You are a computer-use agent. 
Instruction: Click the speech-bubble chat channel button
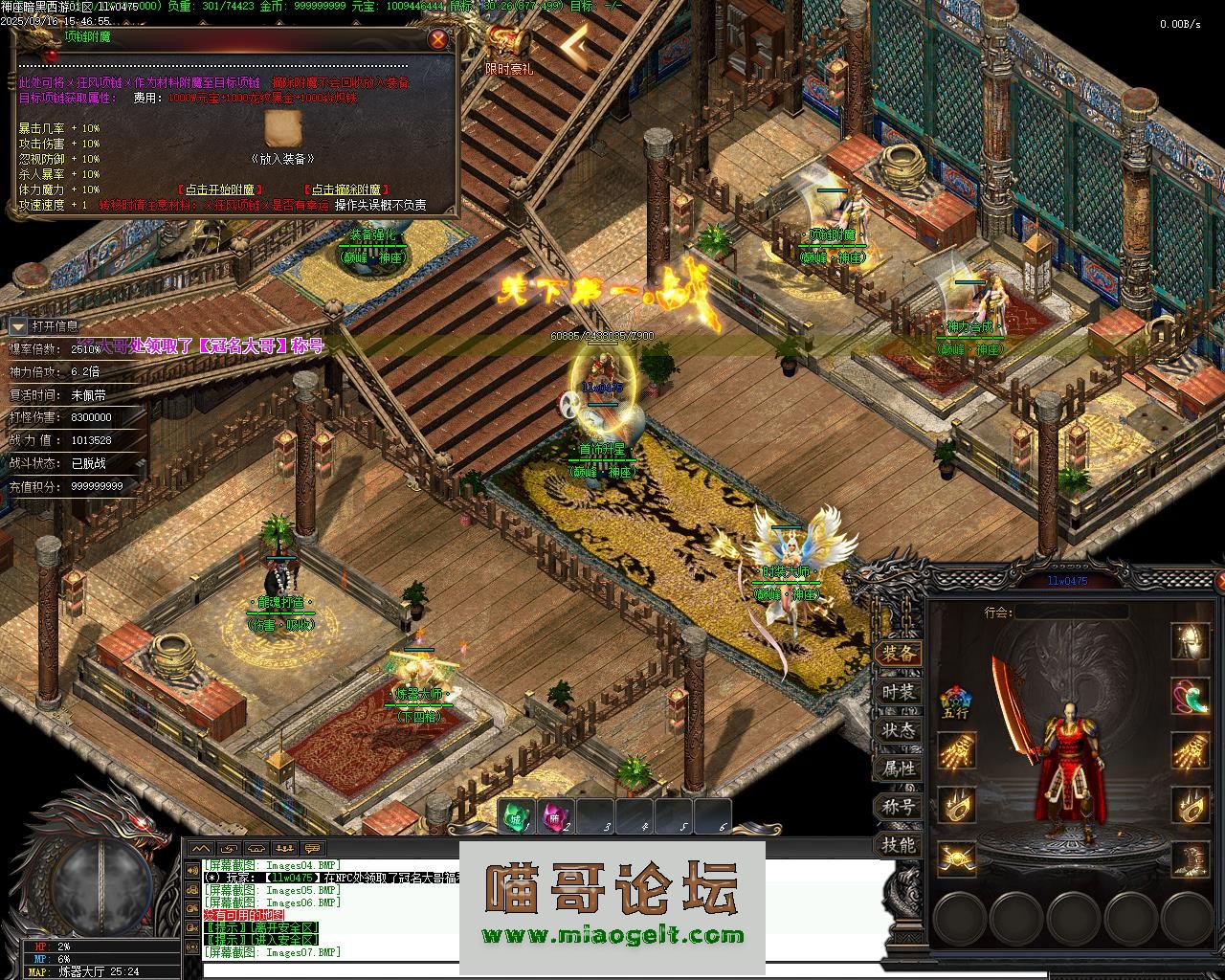click(x=313, y=848)
